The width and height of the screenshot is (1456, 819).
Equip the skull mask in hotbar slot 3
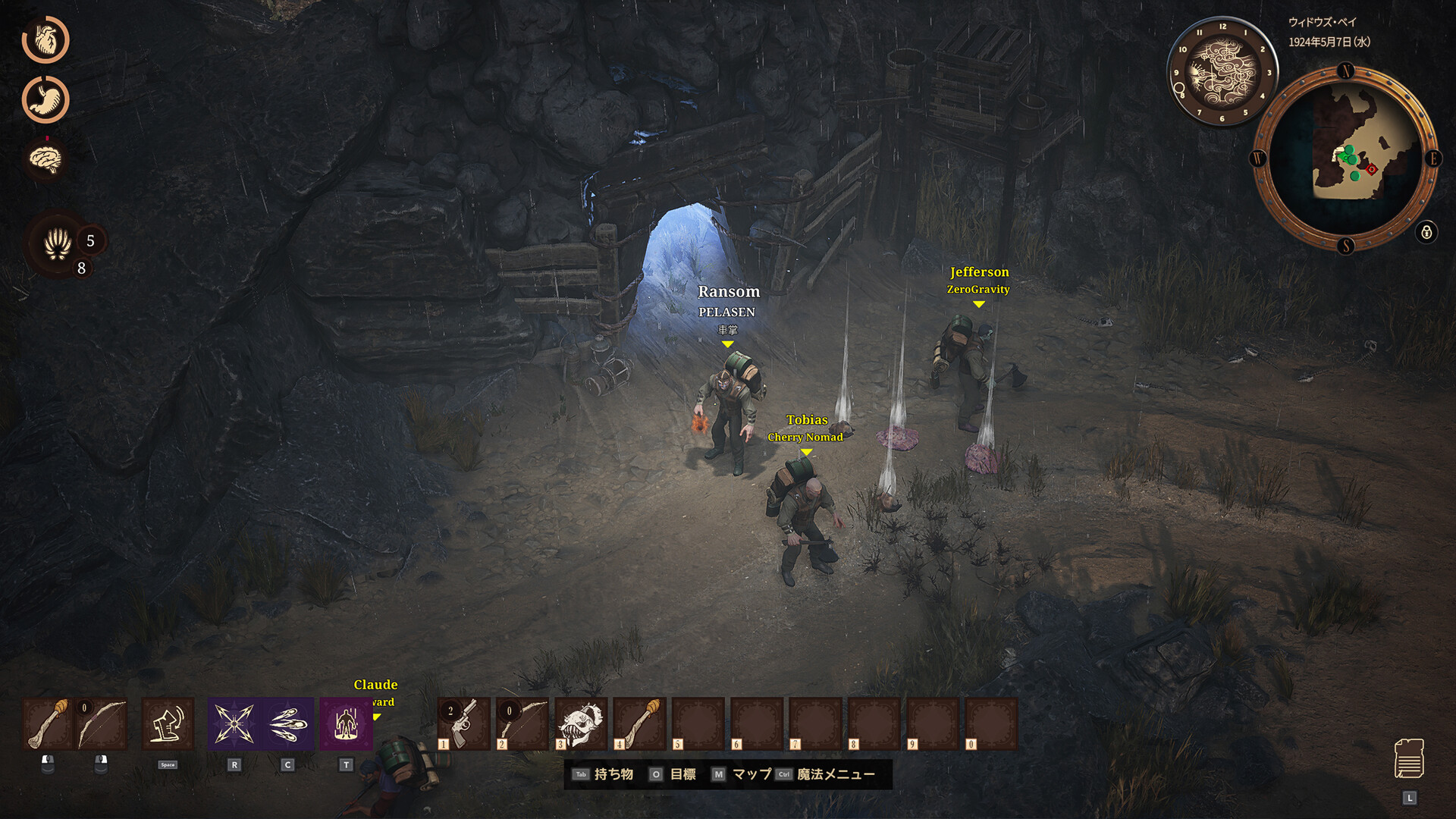(581, 724)
